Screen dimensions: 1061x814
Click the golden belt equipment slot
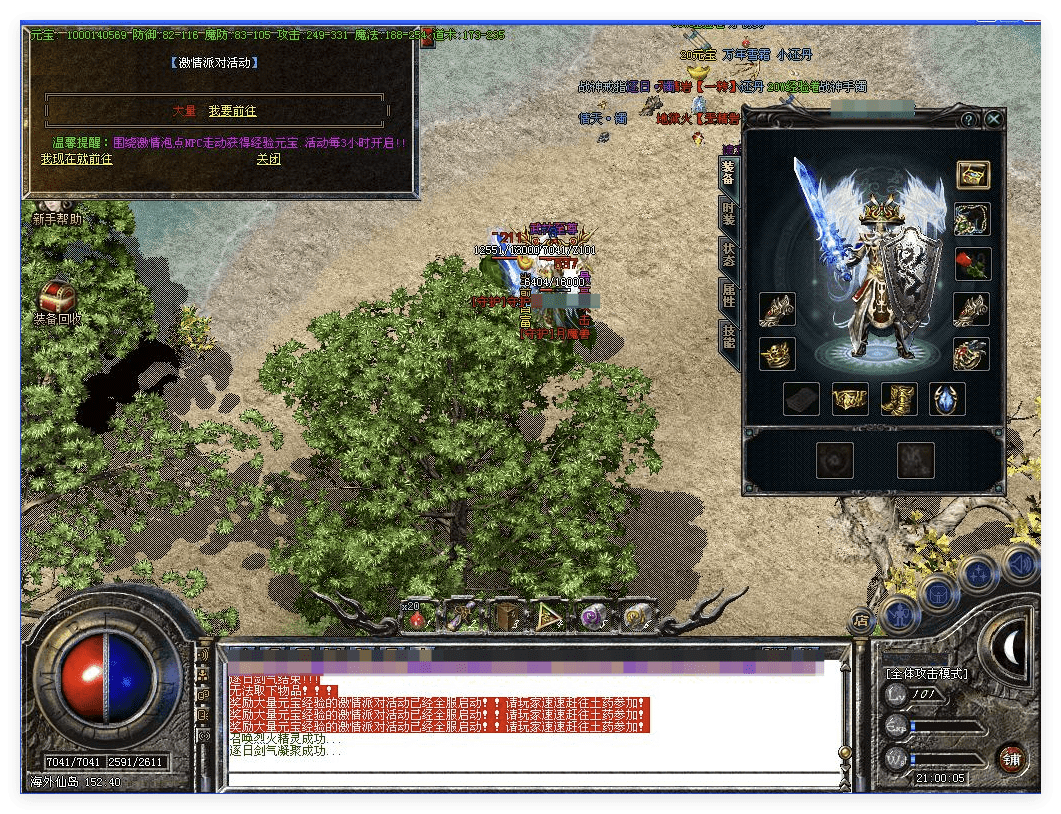(x=850, y=399)
